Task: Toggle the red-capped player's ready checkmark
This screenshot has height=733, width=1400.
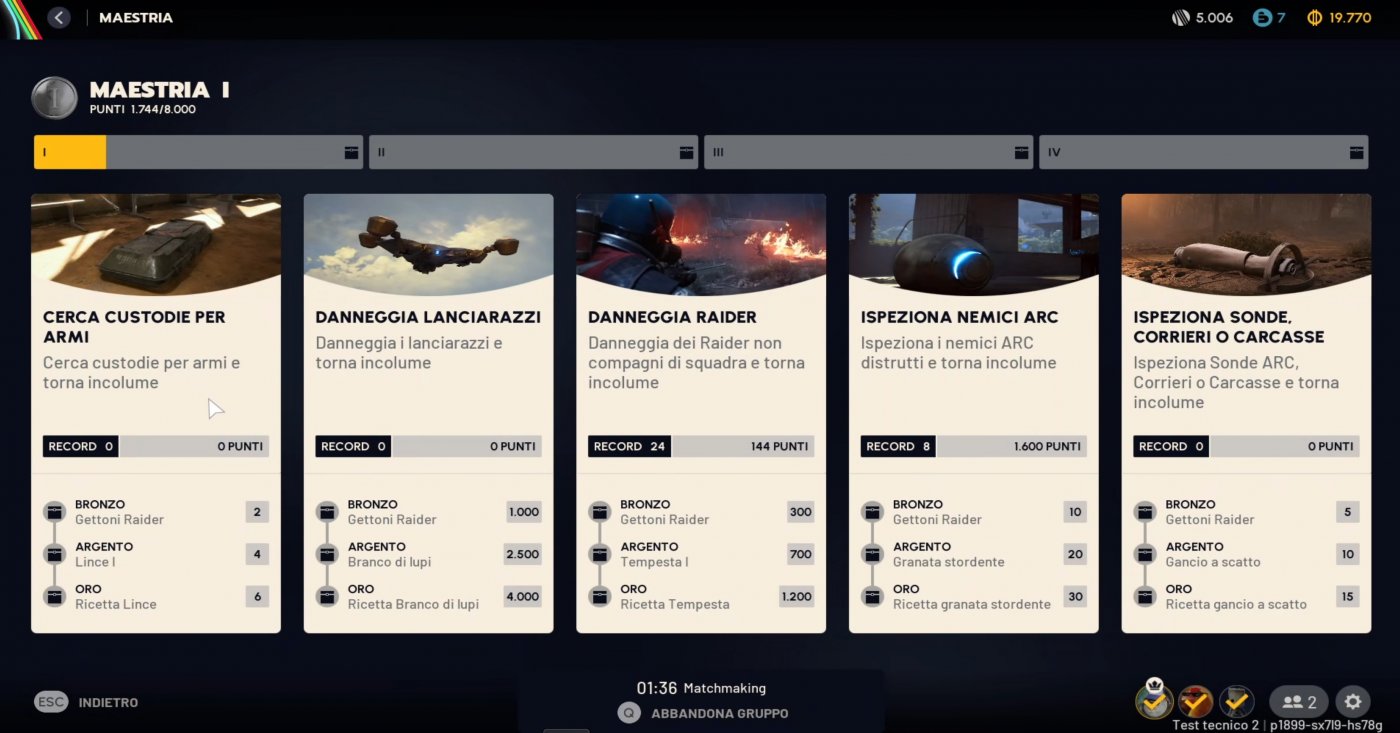Action: [x=1196, y=701]
